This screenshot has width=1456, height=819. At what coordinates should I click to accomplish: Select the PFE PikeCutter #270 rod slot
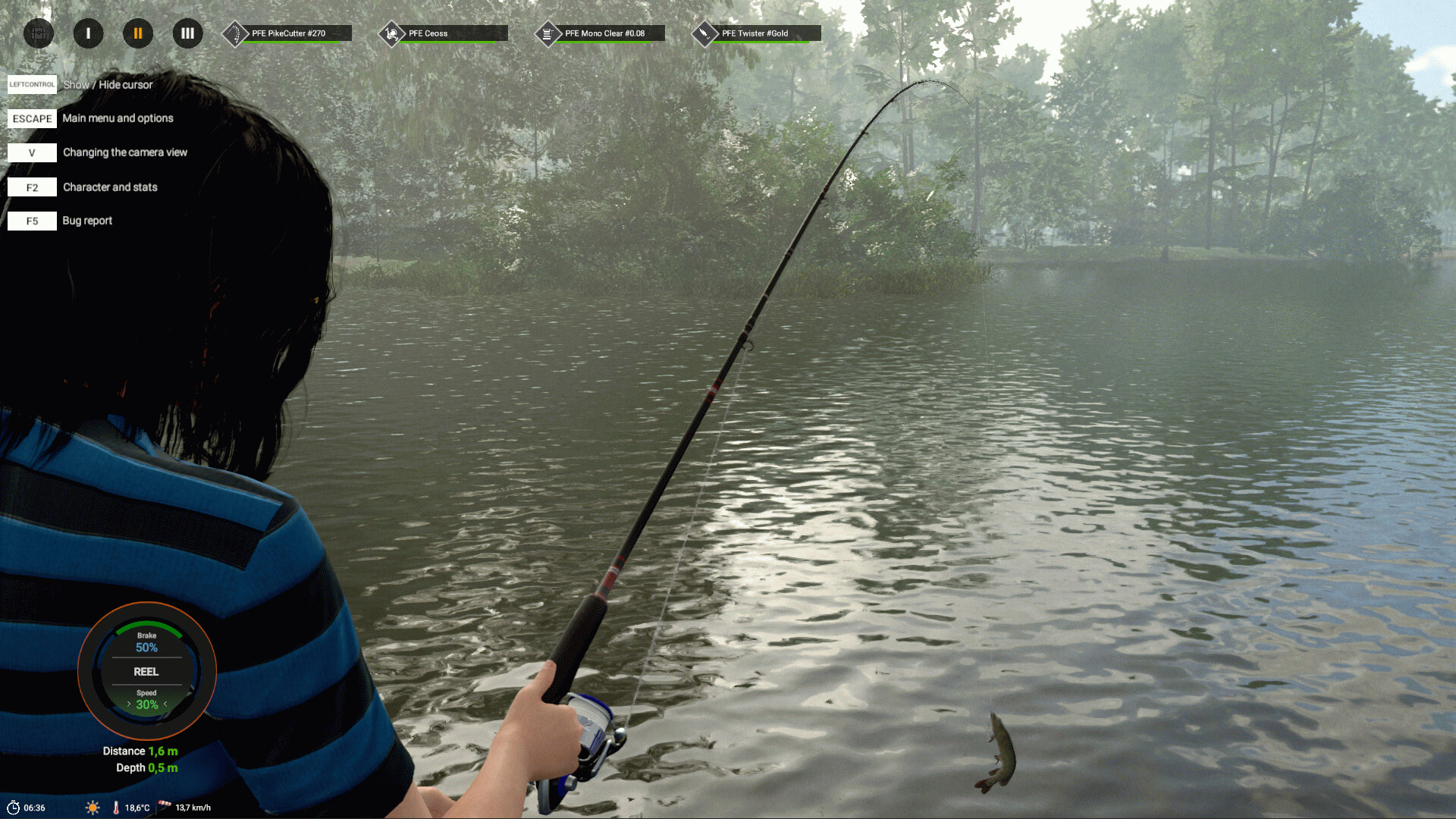tap(288, 33)
